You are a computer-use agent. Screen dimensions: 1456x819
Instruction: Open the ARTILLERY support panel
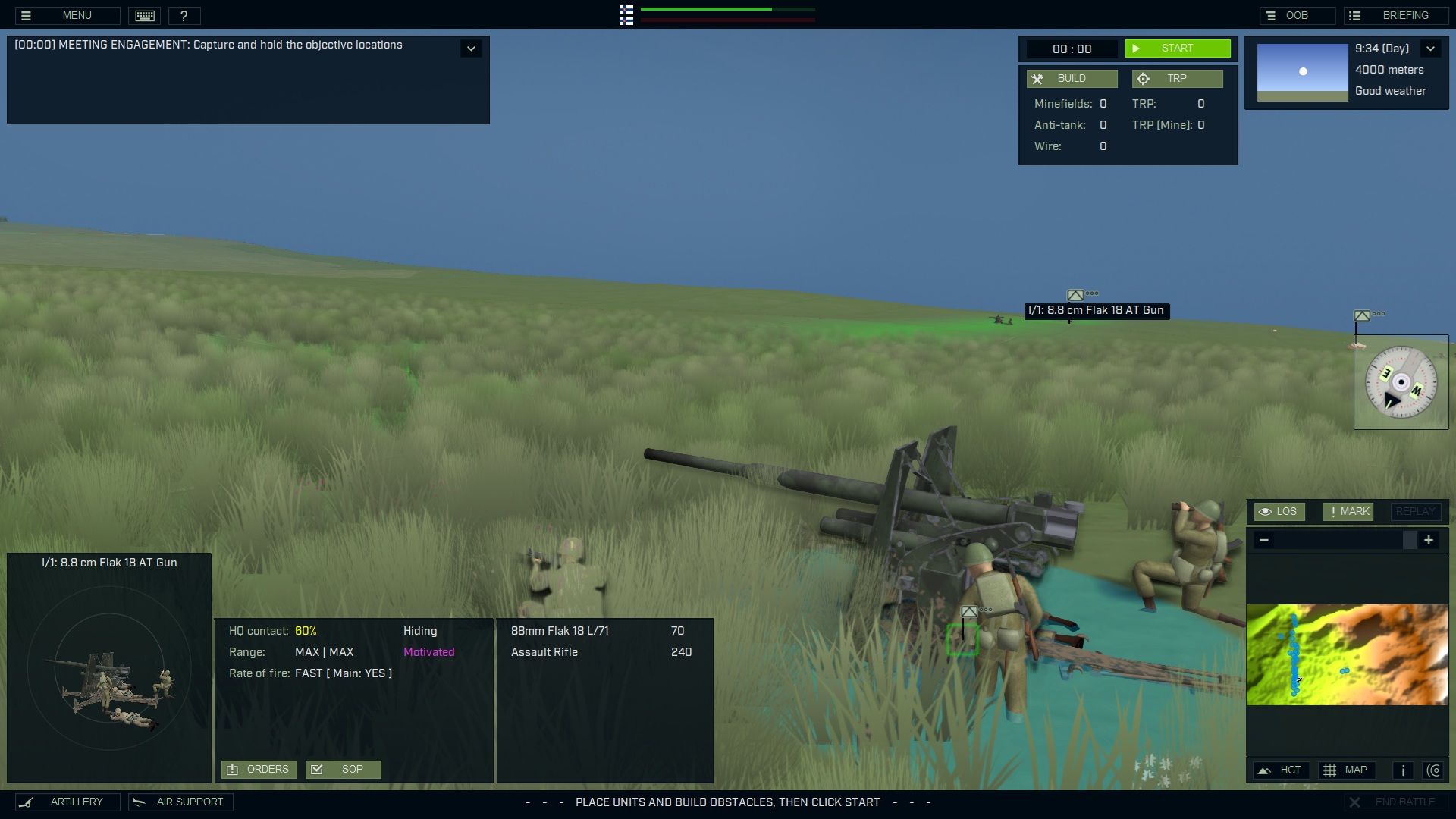(67, 802)
